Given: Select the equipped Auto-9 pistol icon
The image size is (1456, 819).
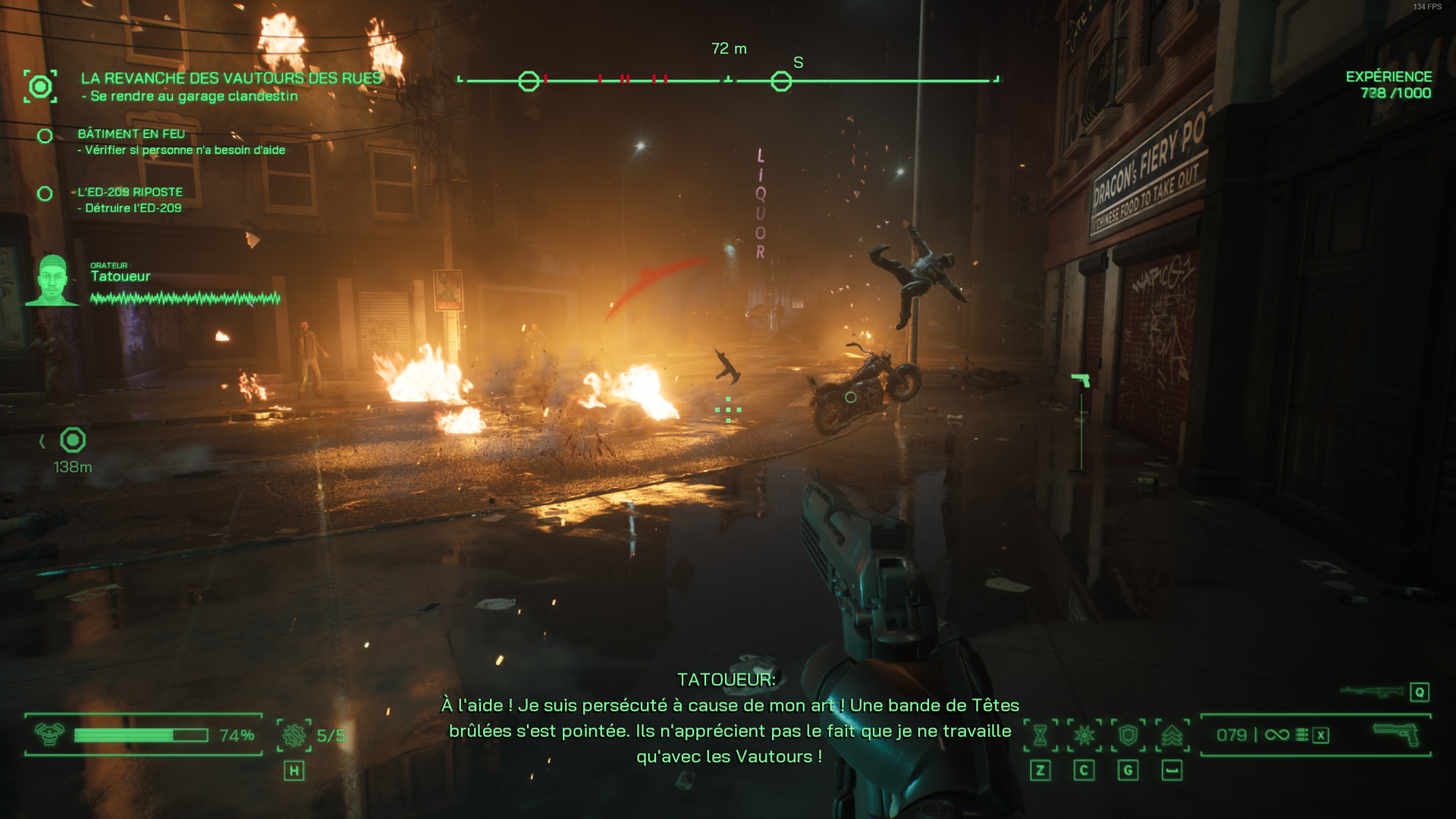Looking at the screenshot, I should 1396,733.
